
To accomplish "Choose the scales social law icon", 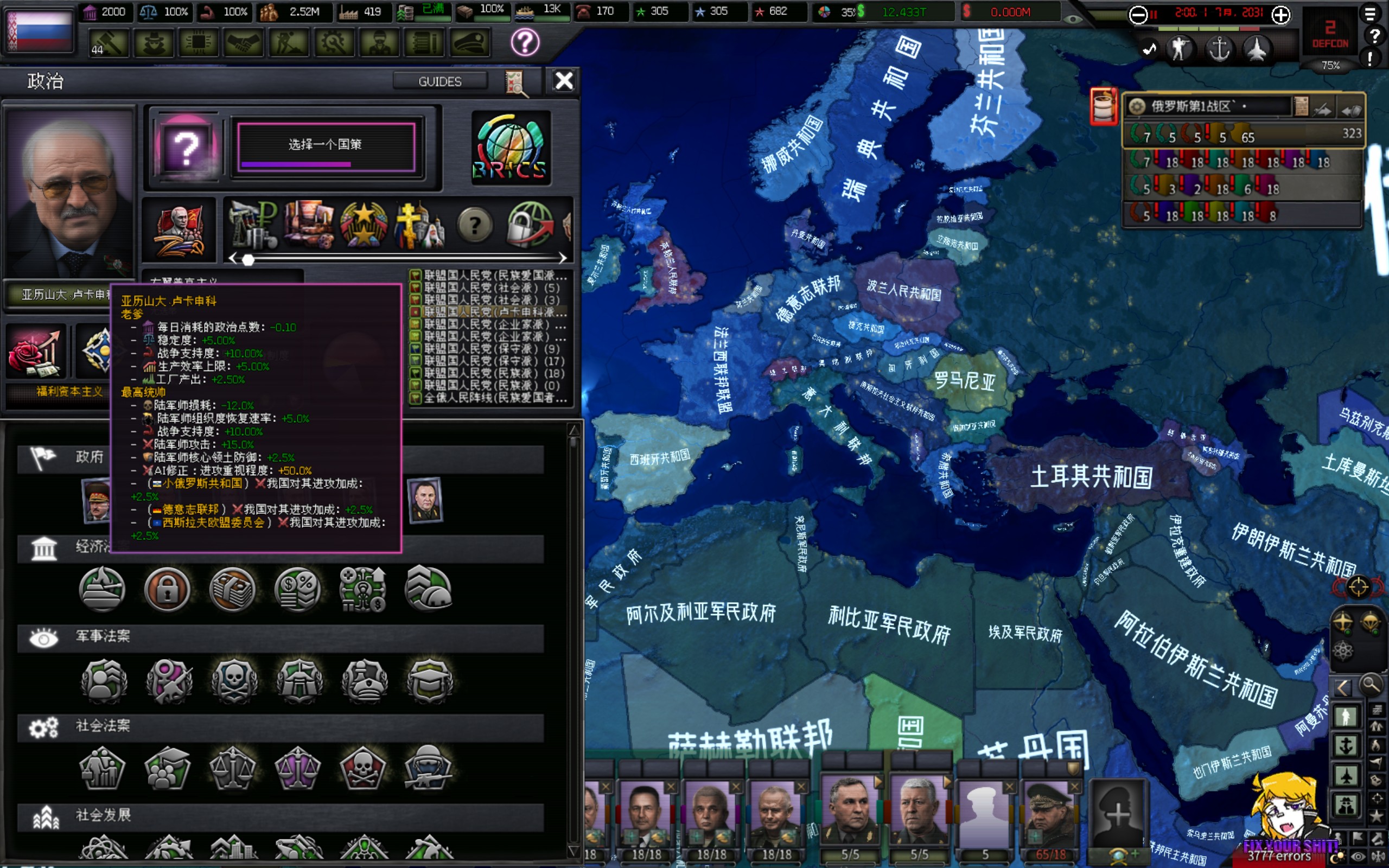I will pos(232,768).
